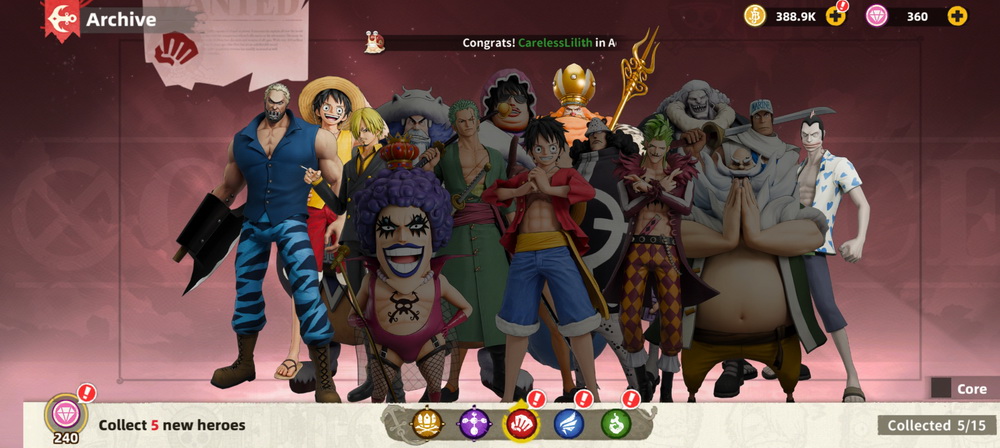1000x448 pixels.
Task: Open the Core button
Action: [x=961, y=388]
